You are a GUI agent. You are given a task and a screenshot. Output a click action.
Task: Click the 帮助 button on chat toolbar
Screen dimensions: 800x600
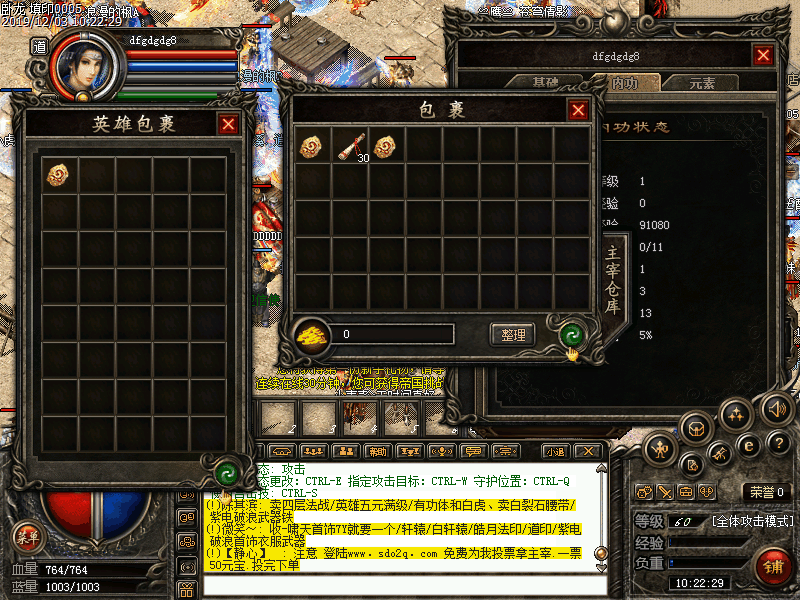[376, 451]
